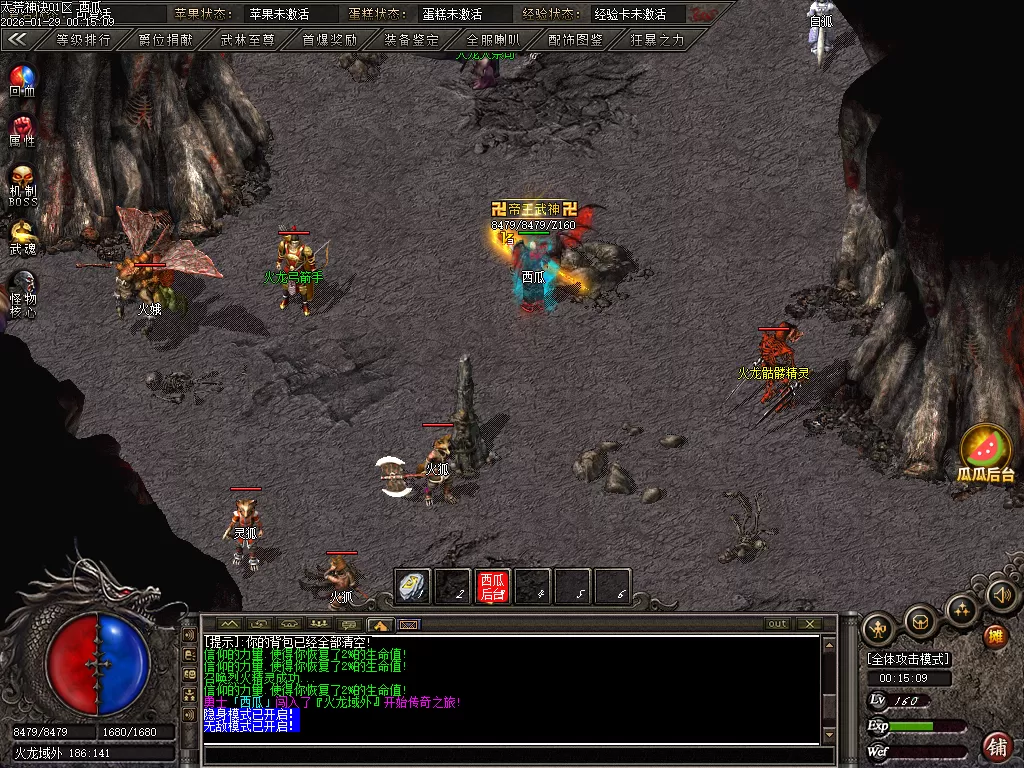The height and width of the screenshot is (768, 1024).
Task: Select the 狂暴之力 menu entry
Action: tap(657, 40)
